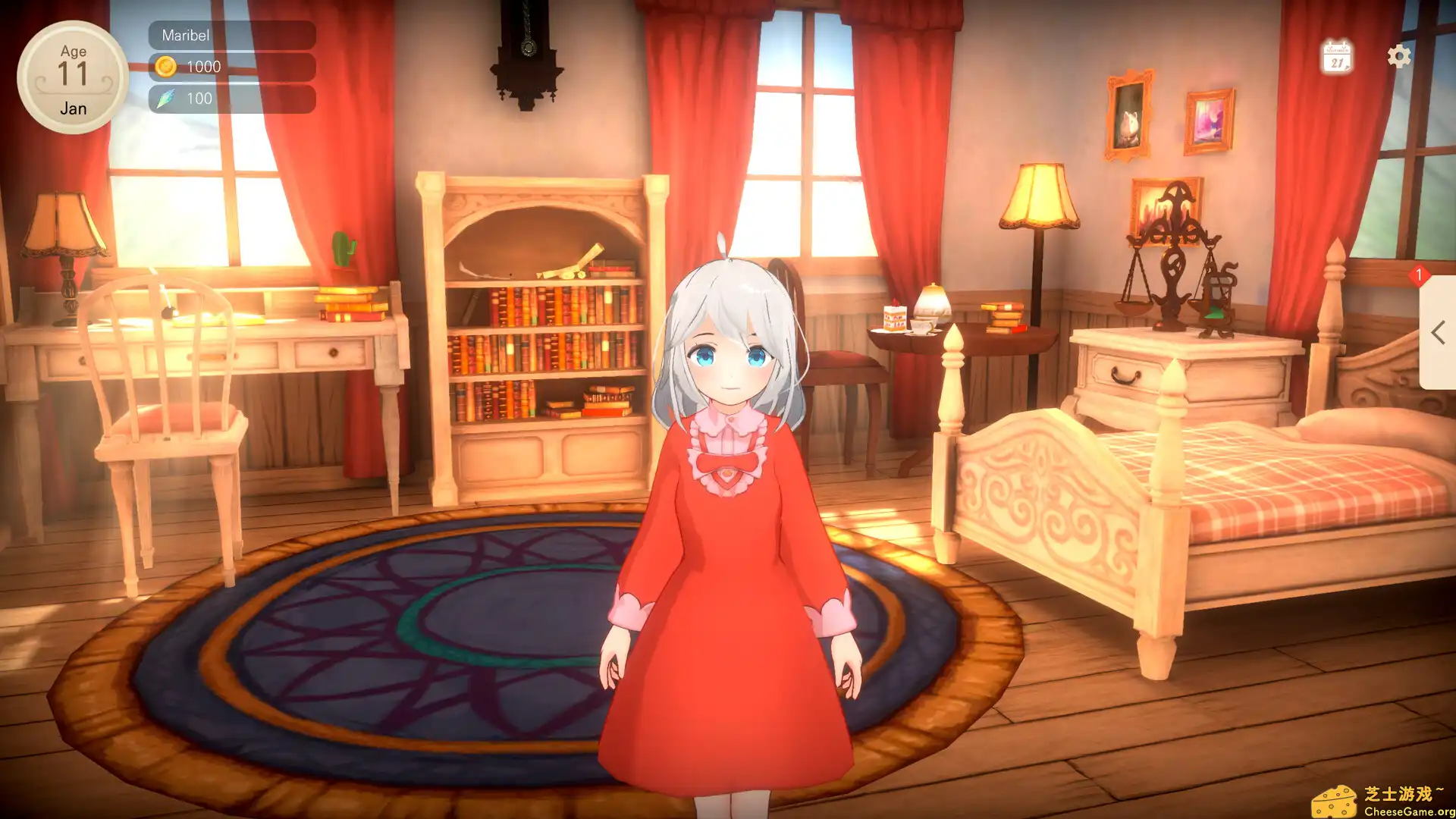1456x819 pixels.
Task: Expand the side panel with the chevron arrow
Action: coord(1436,331)
